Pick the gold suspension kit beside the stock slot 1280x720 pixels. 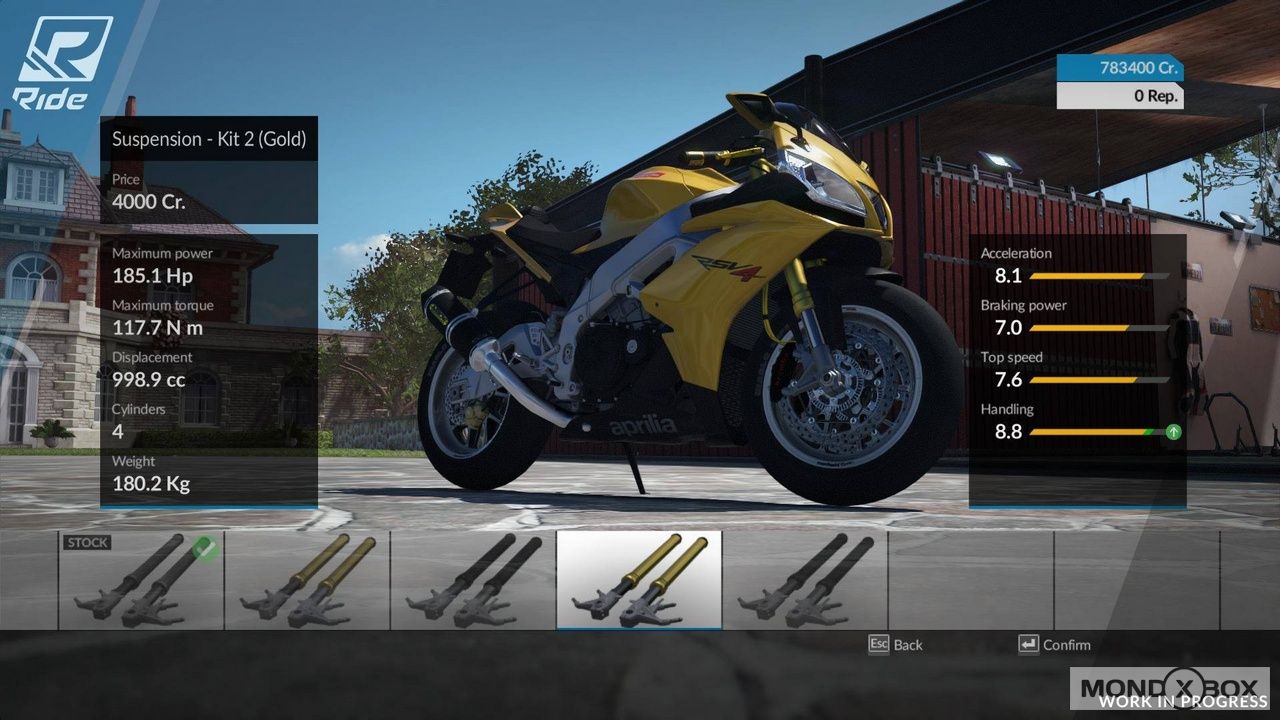(307, 580)
